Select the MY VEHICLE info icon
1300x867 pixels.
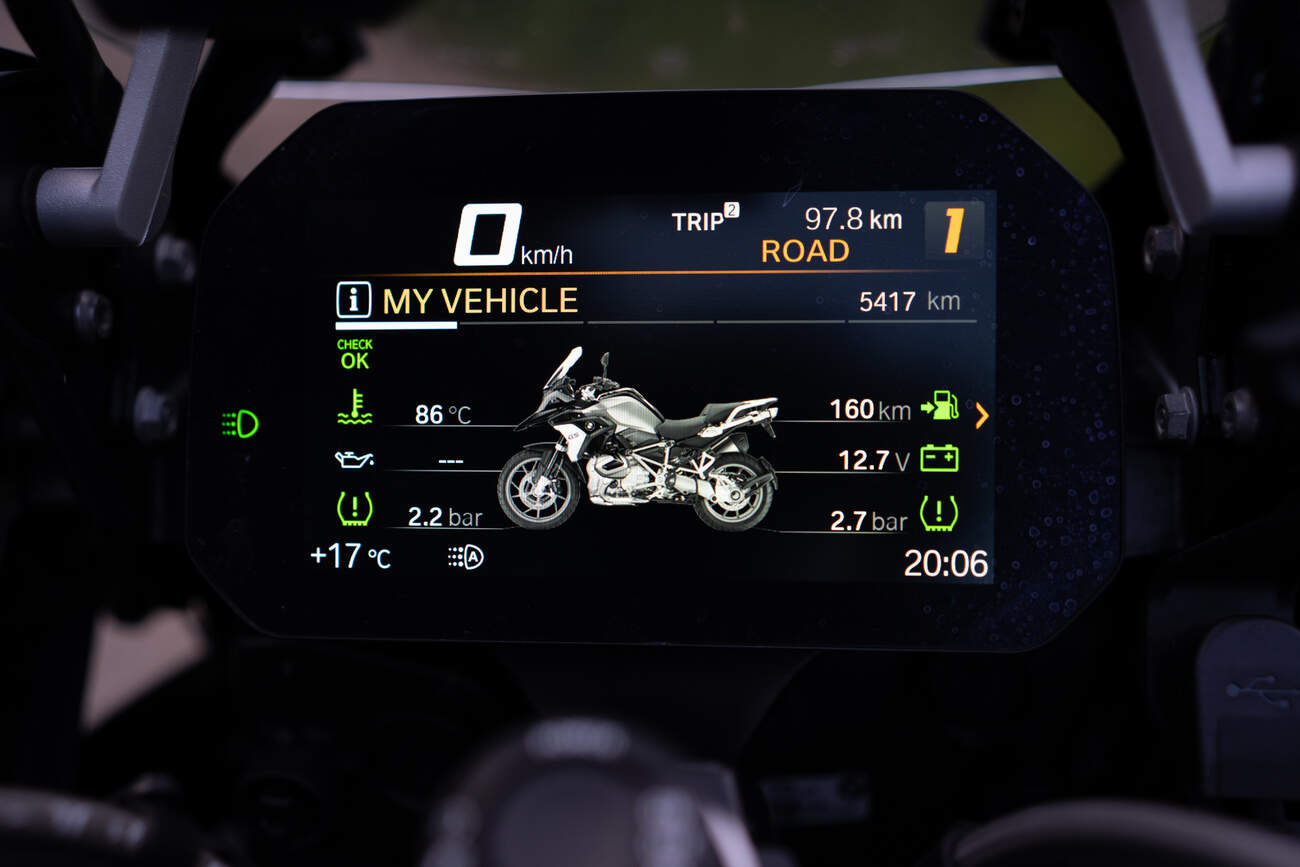[353, 300]
